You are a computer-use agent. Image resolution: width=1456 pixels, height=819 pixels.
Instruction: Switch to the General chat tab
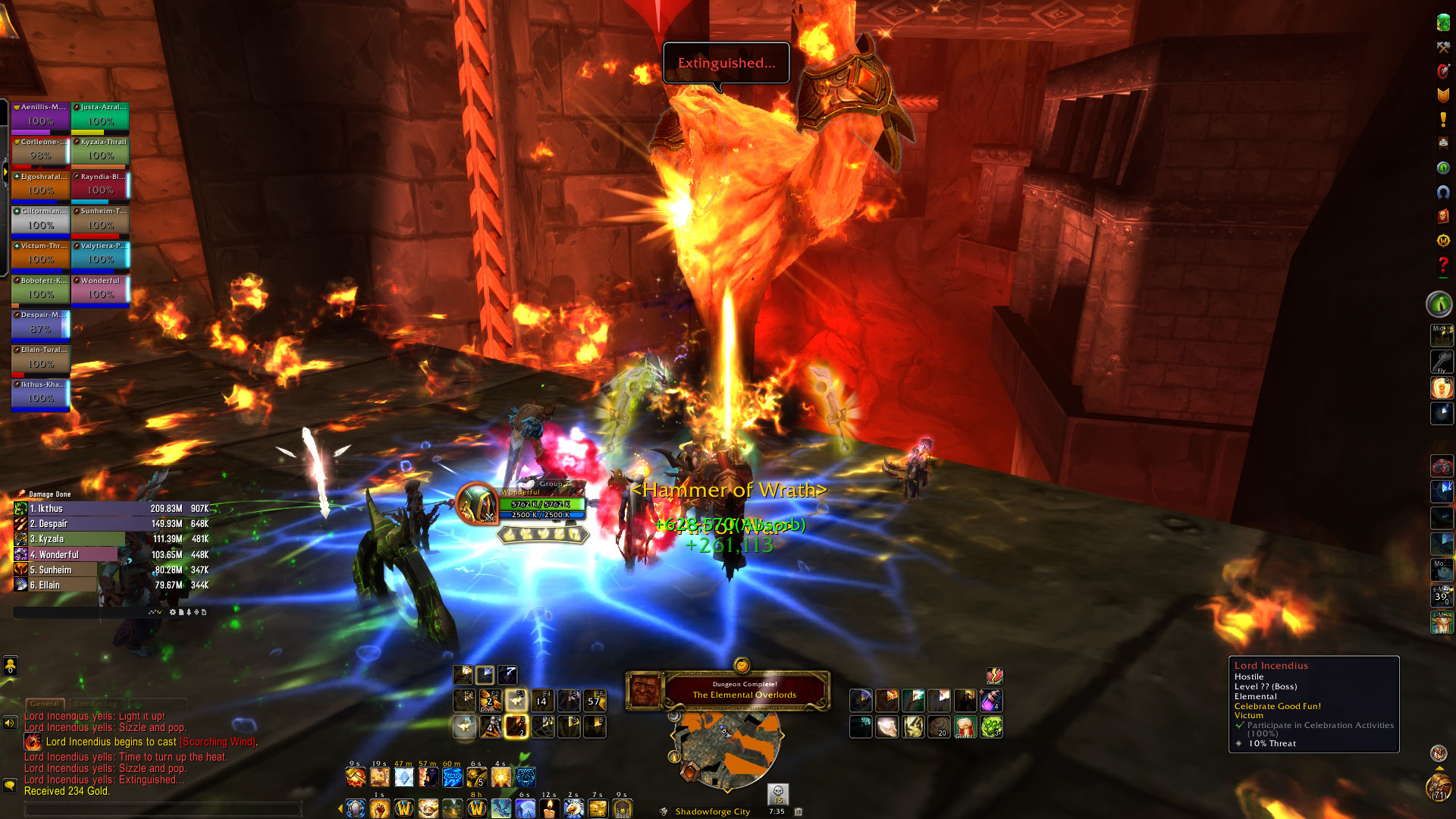coord(44,704)
